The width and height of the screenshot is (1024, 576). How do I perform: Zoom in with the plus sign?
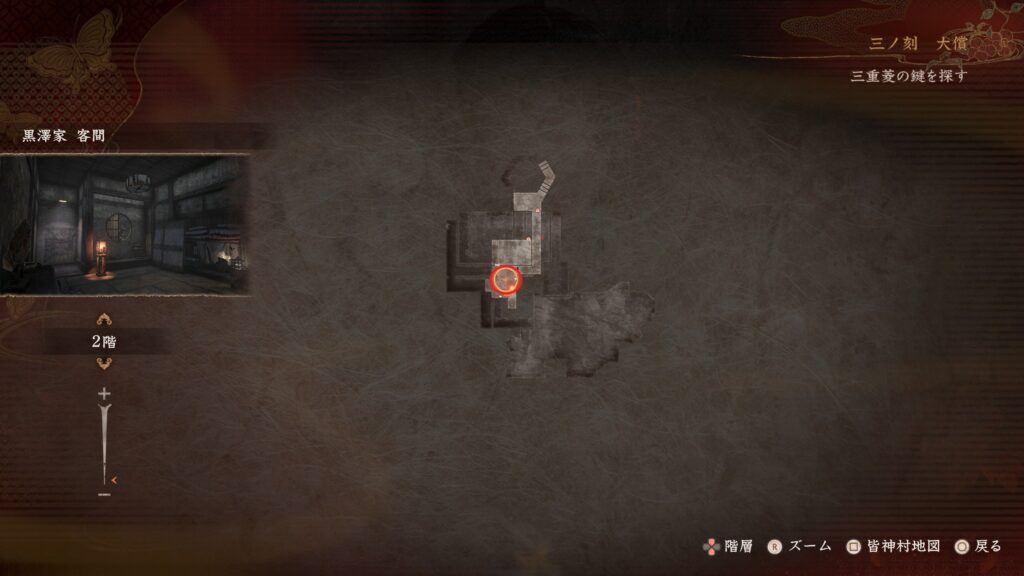[104, 395]
